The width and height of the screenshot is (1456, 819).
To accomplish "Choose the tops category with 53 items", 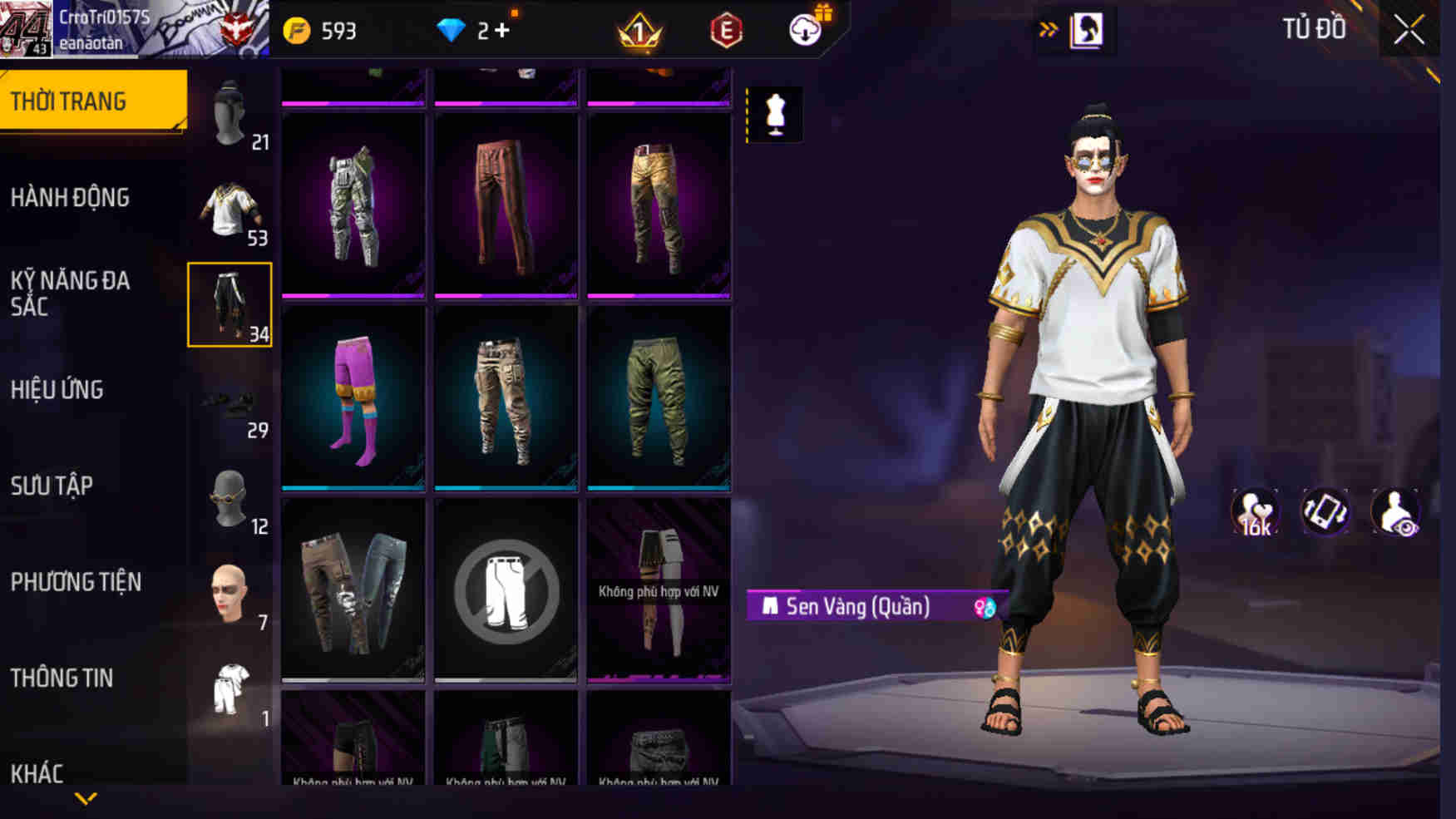I will pyautogui.click(x=230, y=210).
